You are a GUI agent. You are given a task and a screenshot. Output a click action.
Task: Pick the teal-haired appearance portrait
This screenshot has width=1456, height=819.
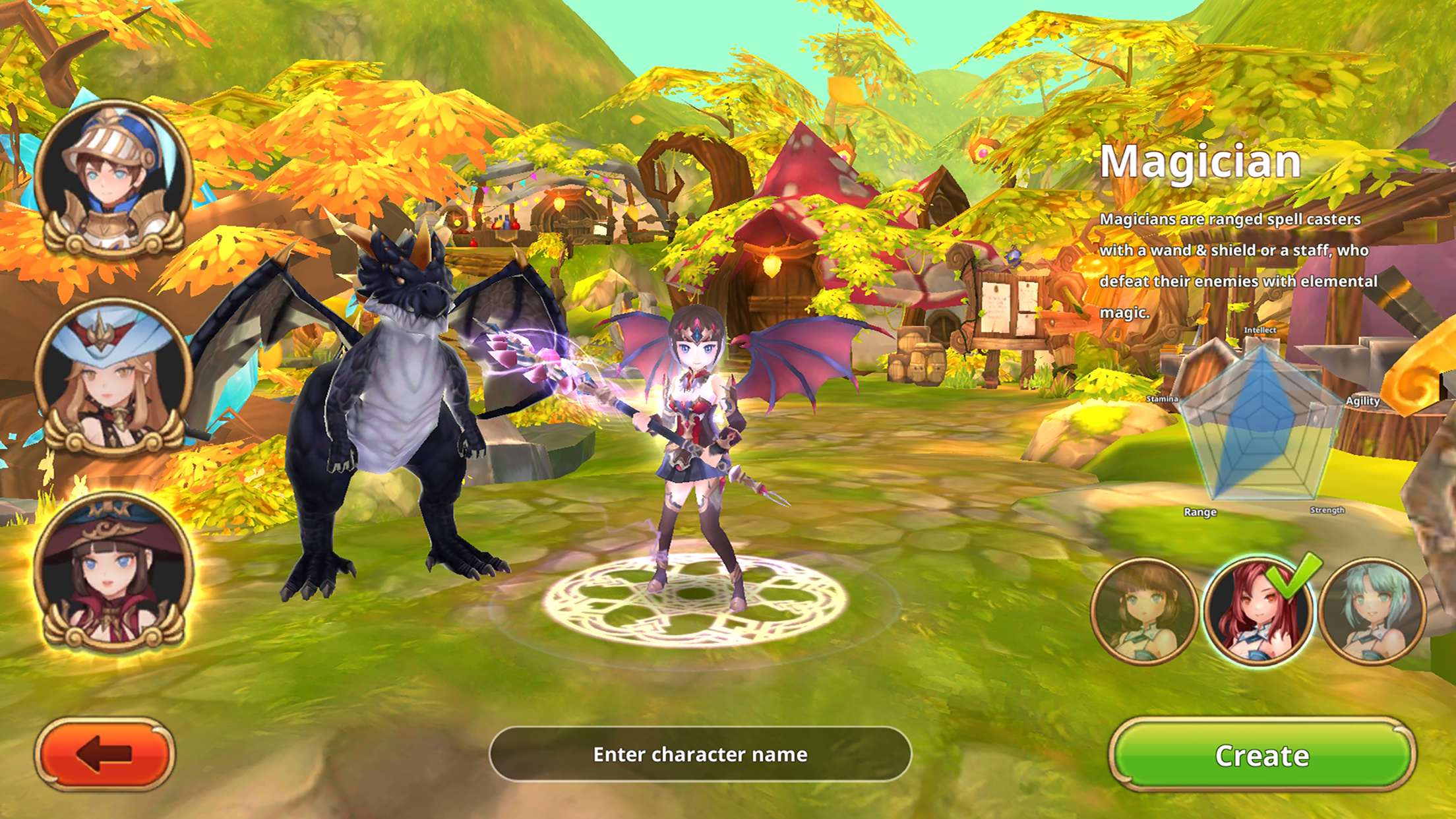pos(1372,611)
